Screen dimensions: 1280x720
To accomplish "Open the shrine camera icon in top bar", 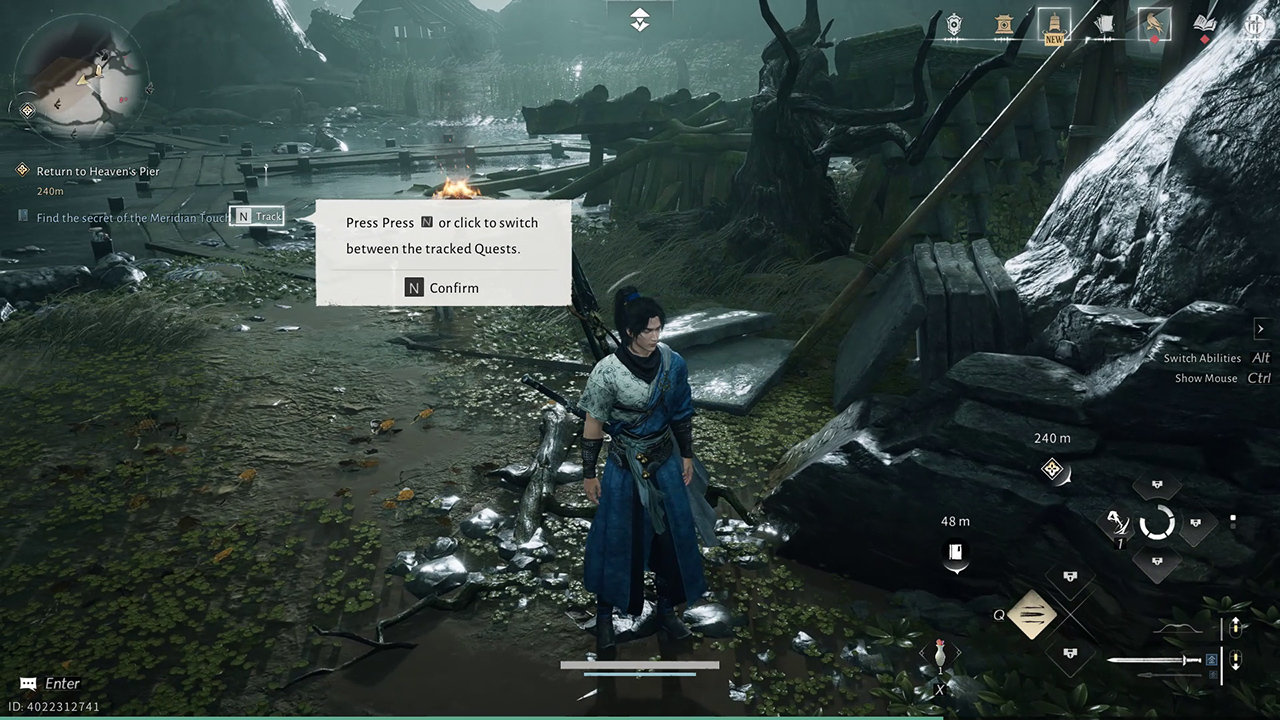I will pyautogui.click(x=1005, y=24).
